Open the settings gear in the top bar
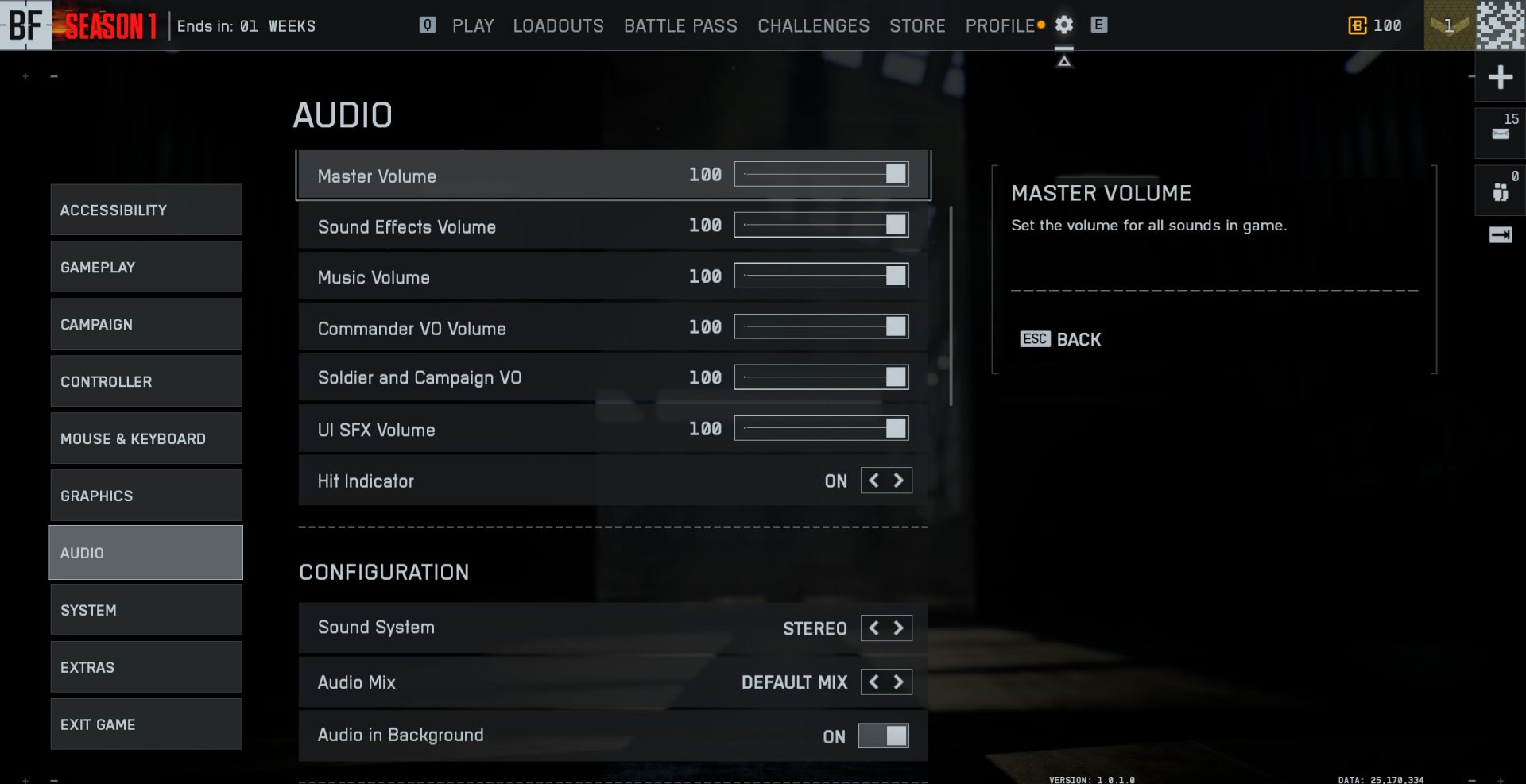This screenshot has width=1526, height=784. click(x=1063, y=25)
